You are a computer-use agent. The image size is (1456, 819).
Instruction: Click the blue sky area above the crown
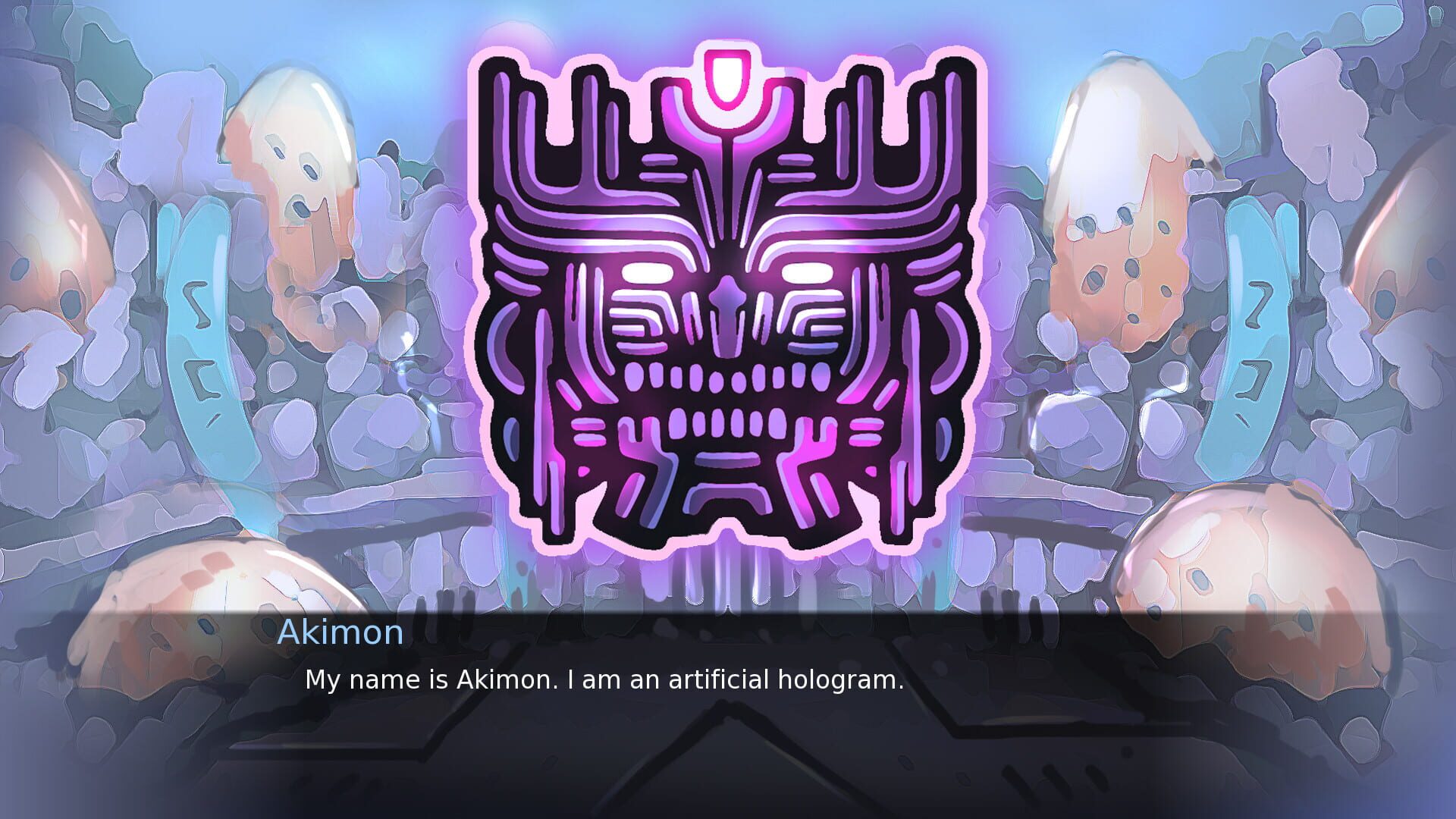tap(728, 19)
